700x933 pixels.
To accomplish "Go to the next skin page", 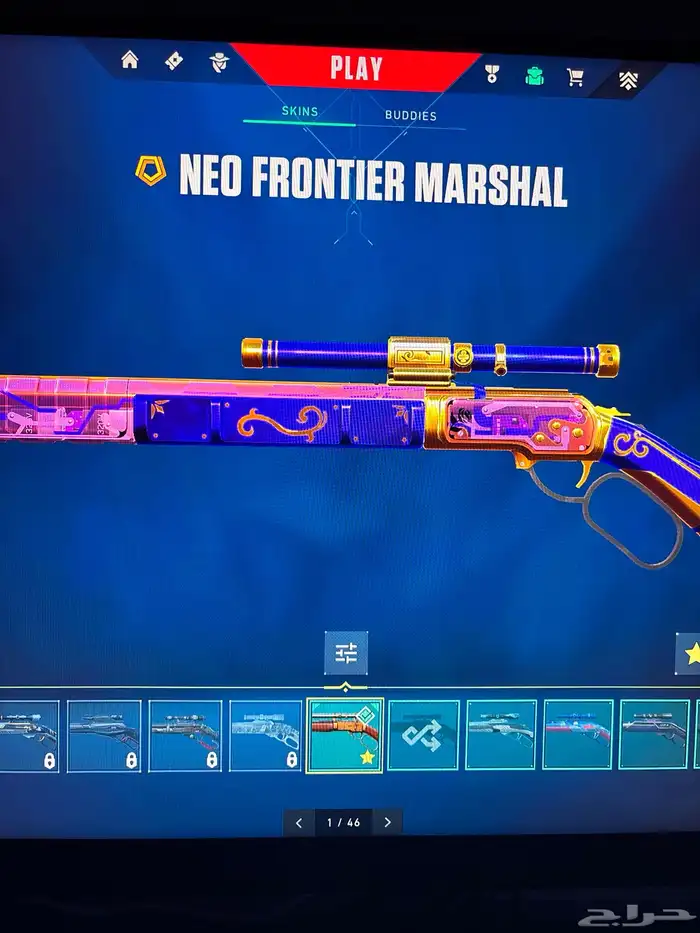I will tap(387, 822).
